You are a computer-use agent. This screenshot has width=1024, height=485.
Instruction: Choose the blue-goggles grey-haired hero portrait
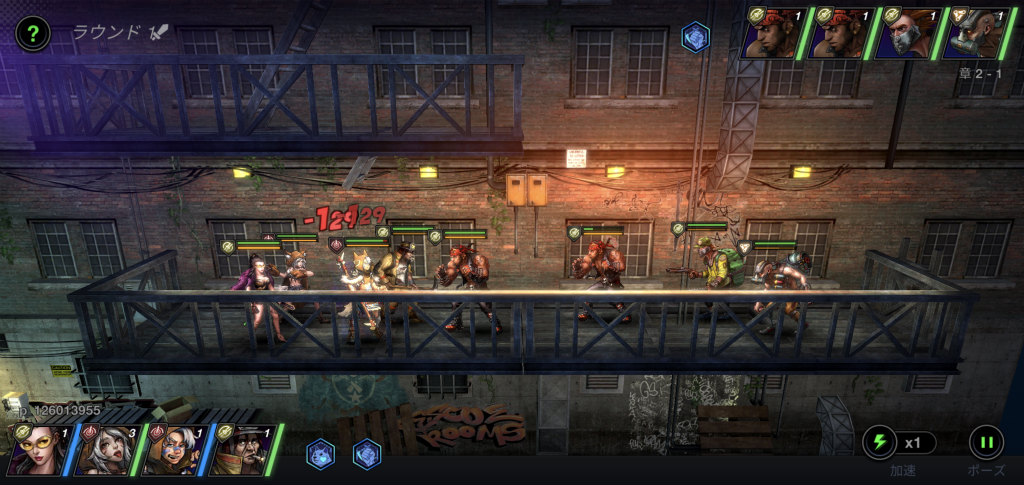pos(172,449)
